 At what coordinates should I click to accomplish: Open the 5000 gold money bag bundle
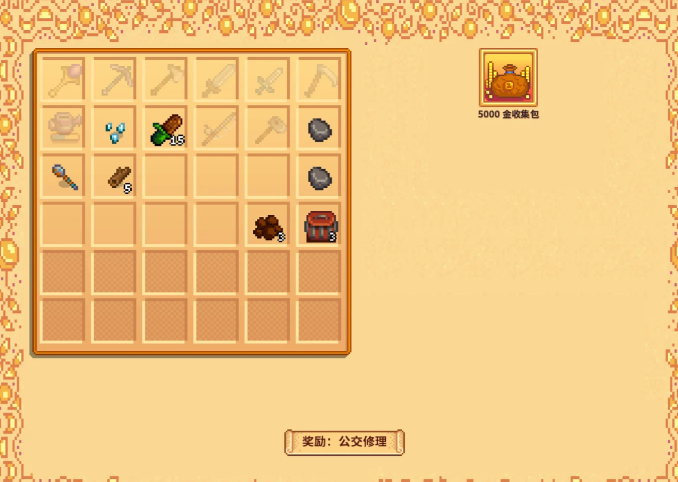click(508, 78)
